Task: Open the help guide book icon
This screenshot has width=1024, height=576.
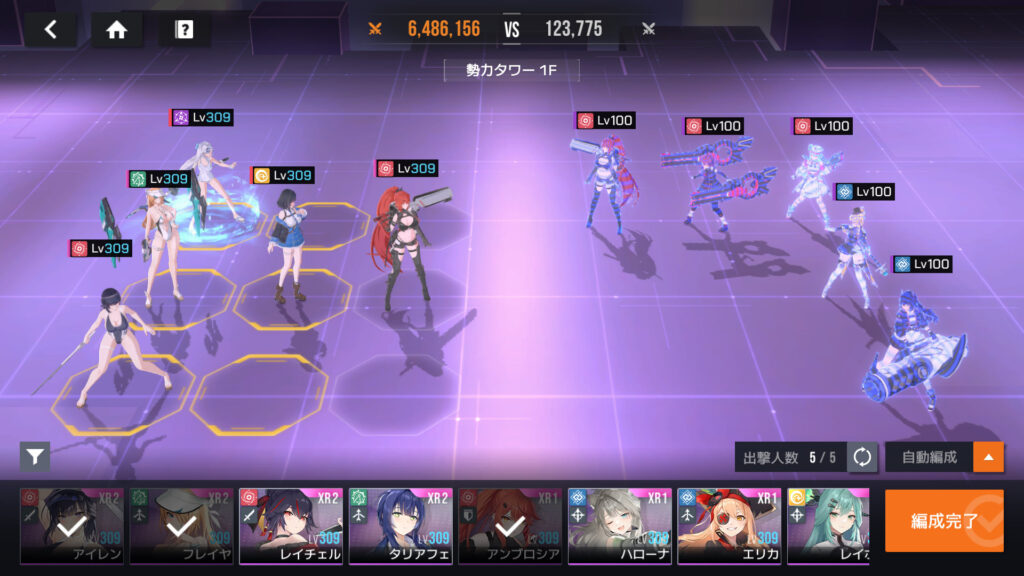Action: [184, 29]
